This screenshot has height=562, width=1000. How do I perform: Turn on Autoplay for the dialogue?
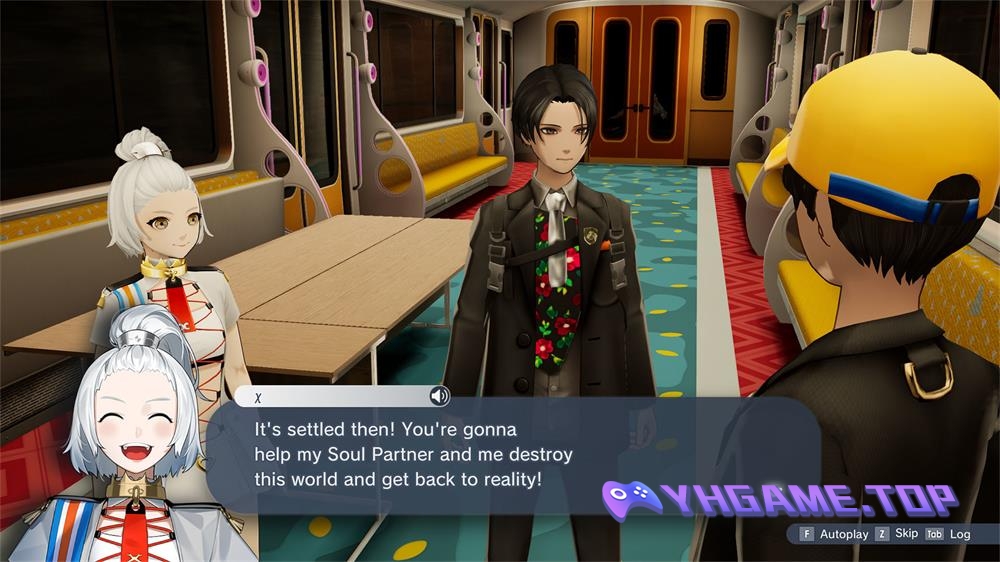[834, 534]
